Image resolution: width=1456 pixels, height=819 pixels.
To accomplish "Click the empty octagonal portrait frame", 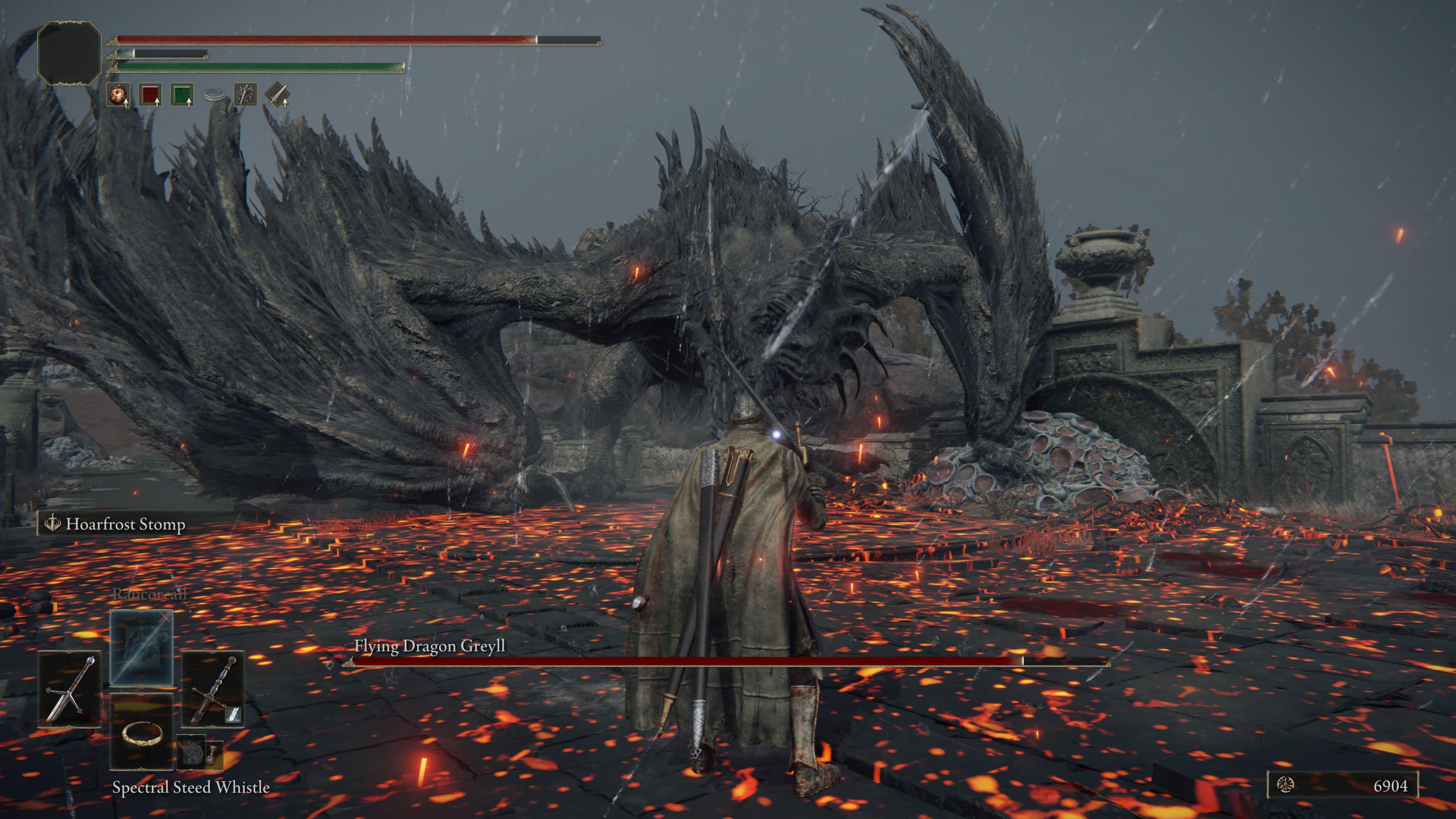I will pos(69,53).
